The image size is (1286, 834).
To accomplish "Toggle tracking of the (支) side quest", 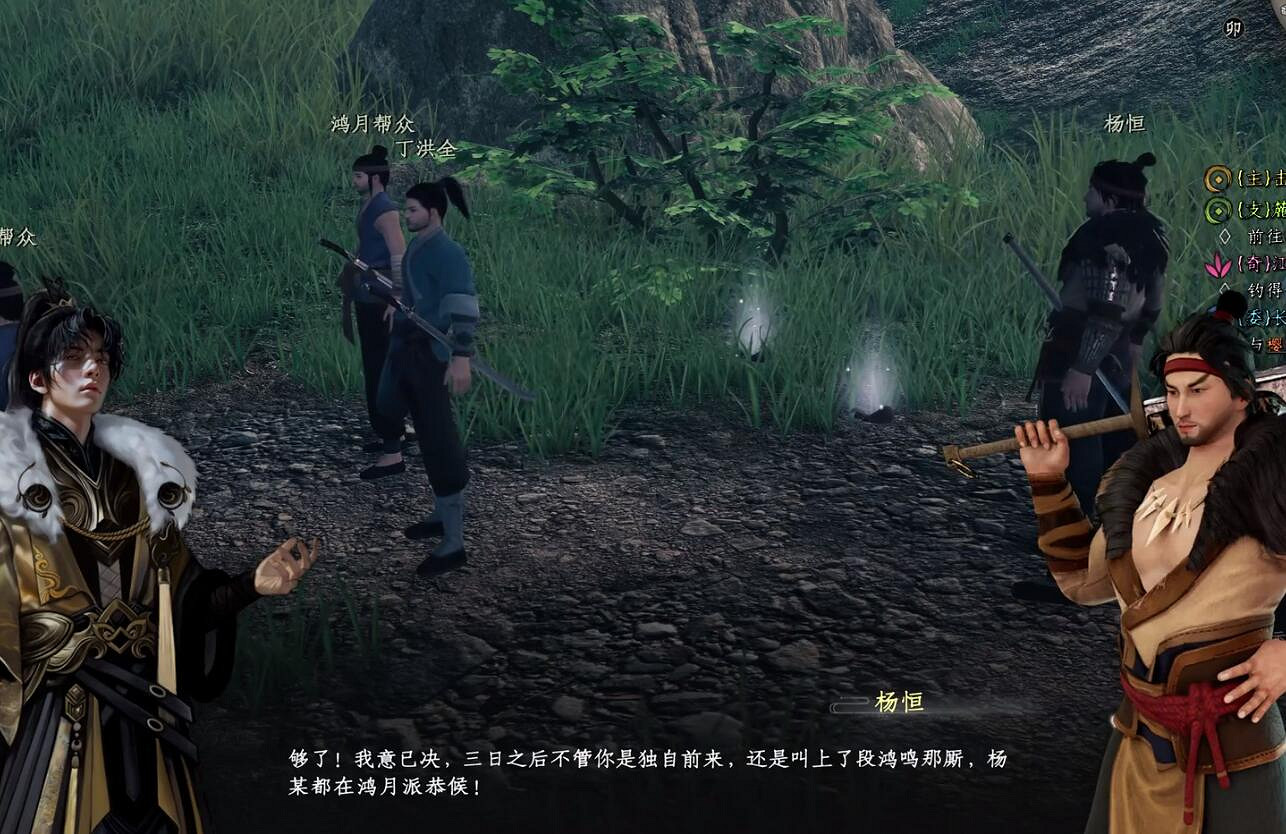I will click(x=1216, y=210).
